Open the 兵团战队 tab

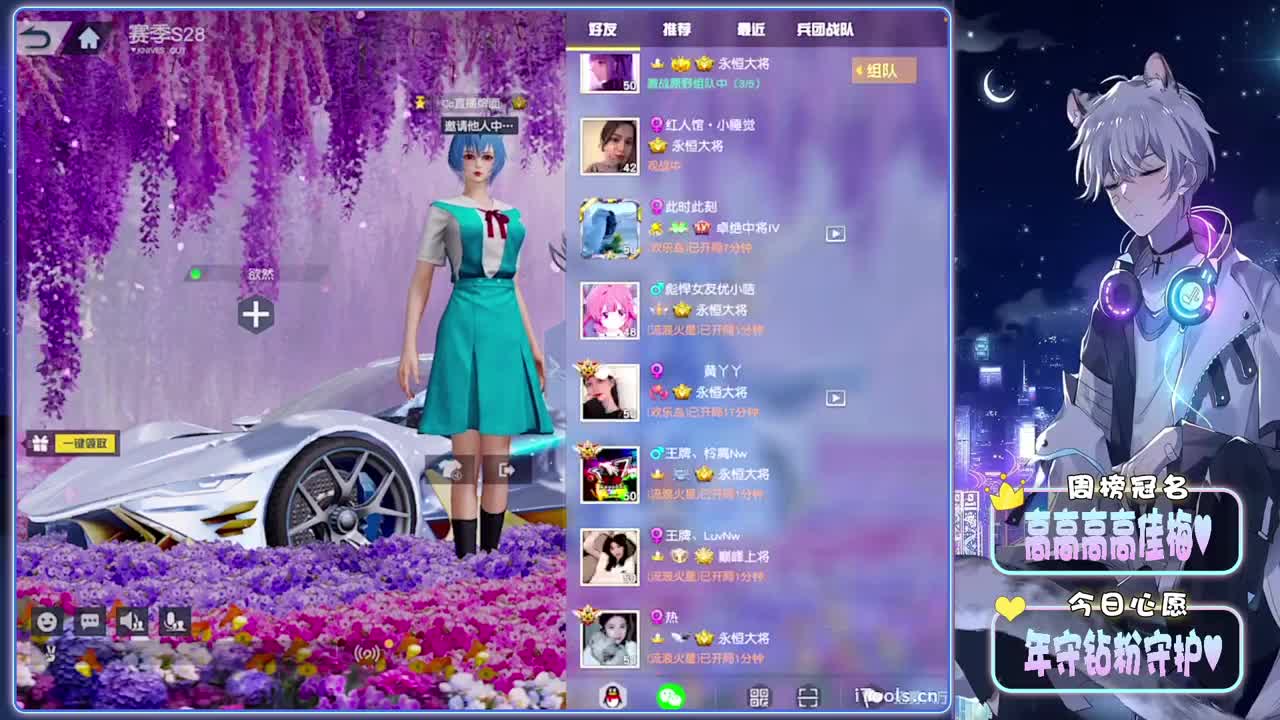point(825,29)
